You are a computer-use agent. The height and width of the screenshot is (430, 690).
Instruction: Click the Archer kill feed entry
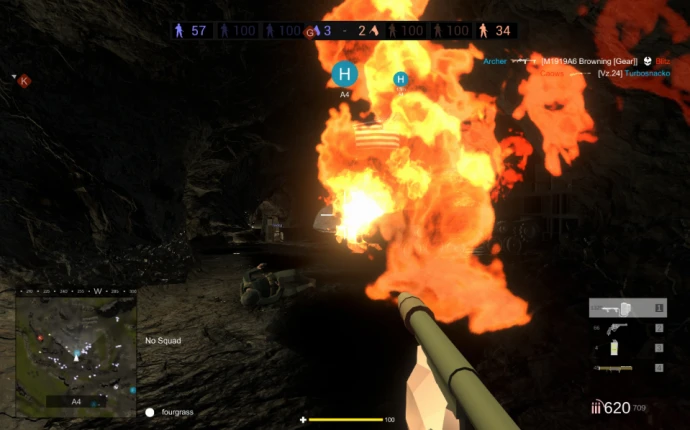[494, 61]
